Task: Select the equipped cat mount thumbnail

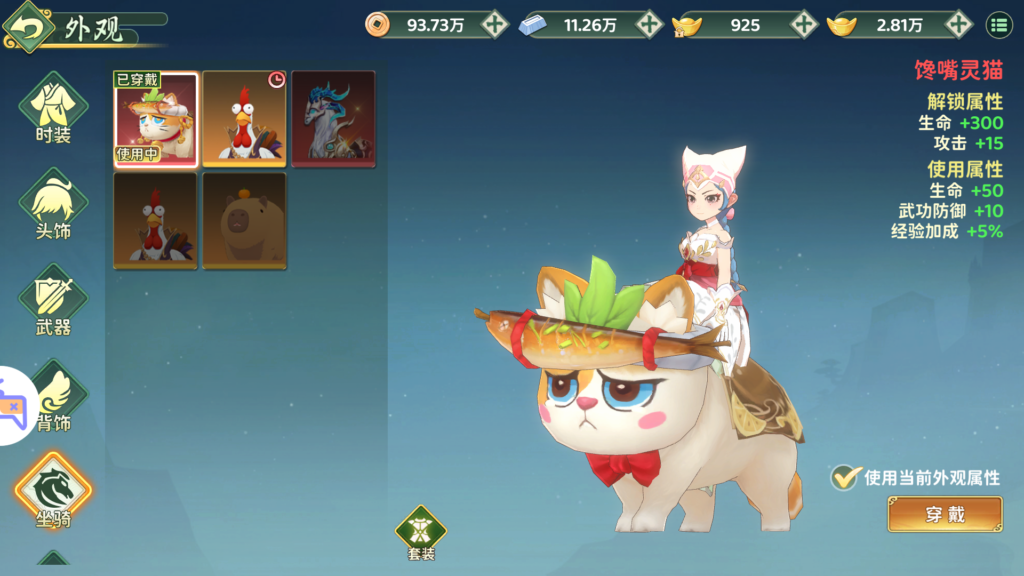Action: click(155, 118)
